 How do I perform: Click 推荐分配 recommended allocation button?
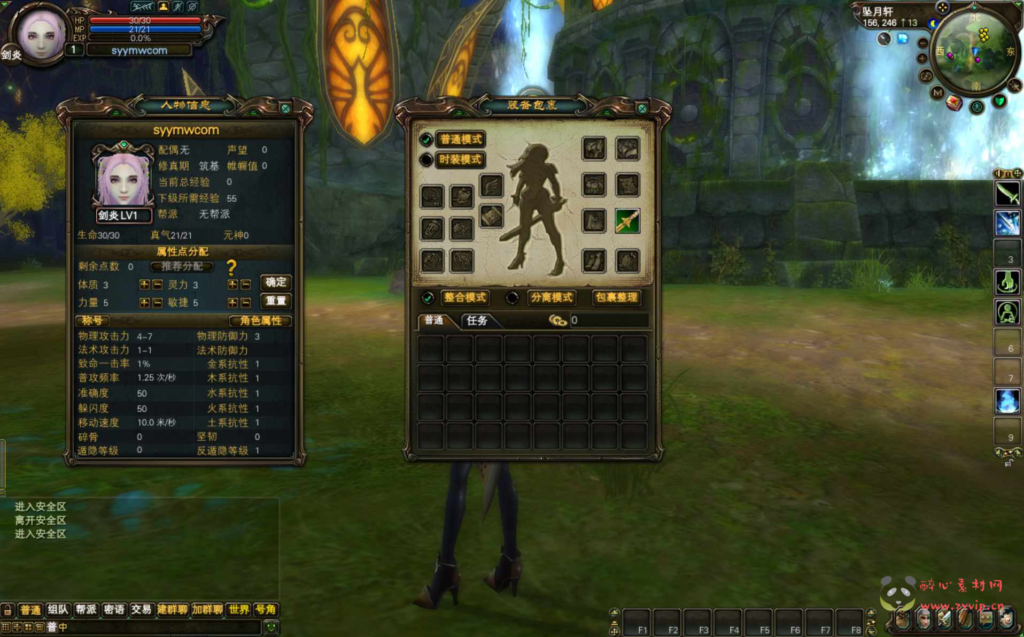coord(183,267)
